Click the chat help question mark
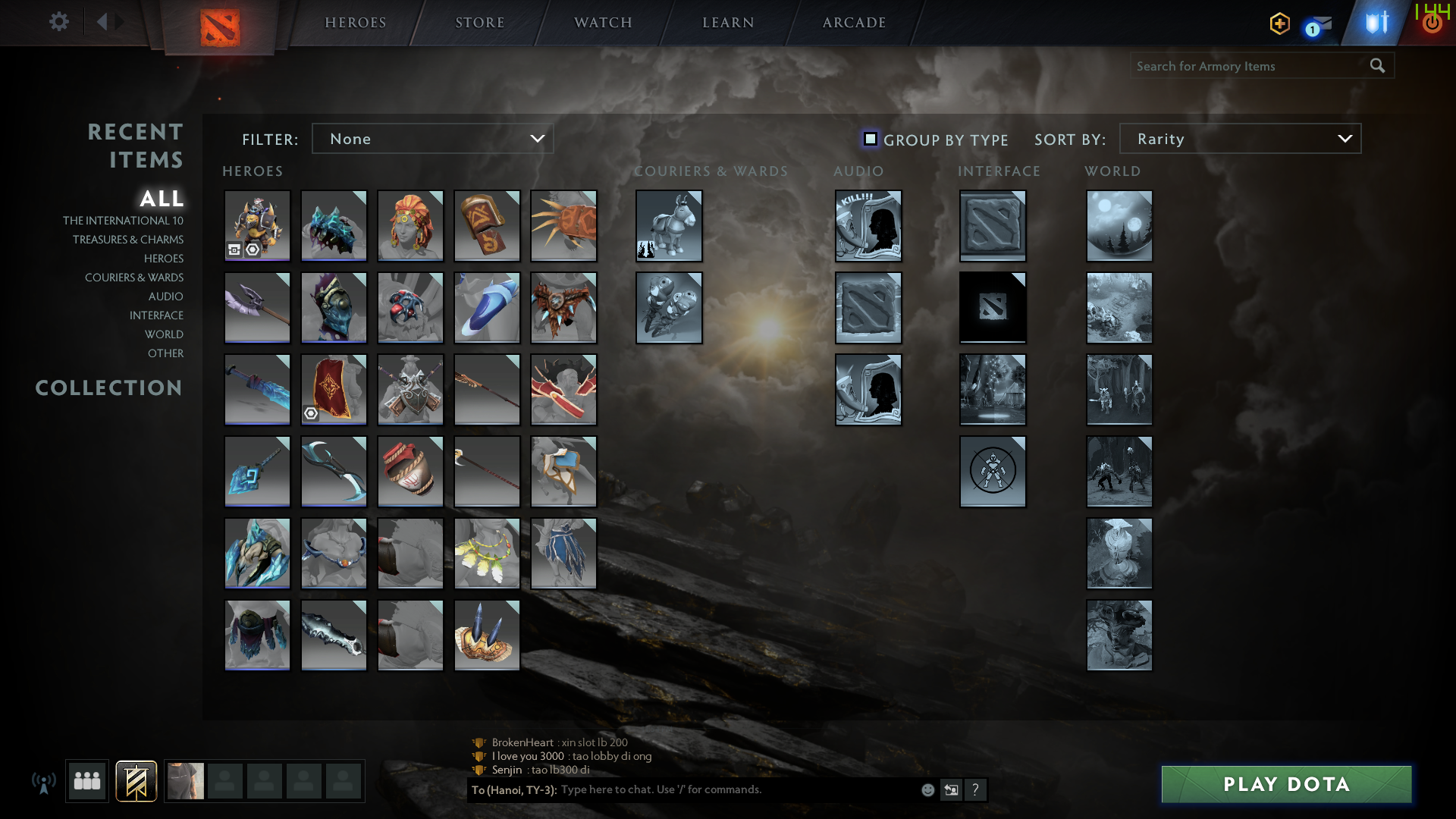Screen dimensions: 1456x819 (x=975, y=789)
